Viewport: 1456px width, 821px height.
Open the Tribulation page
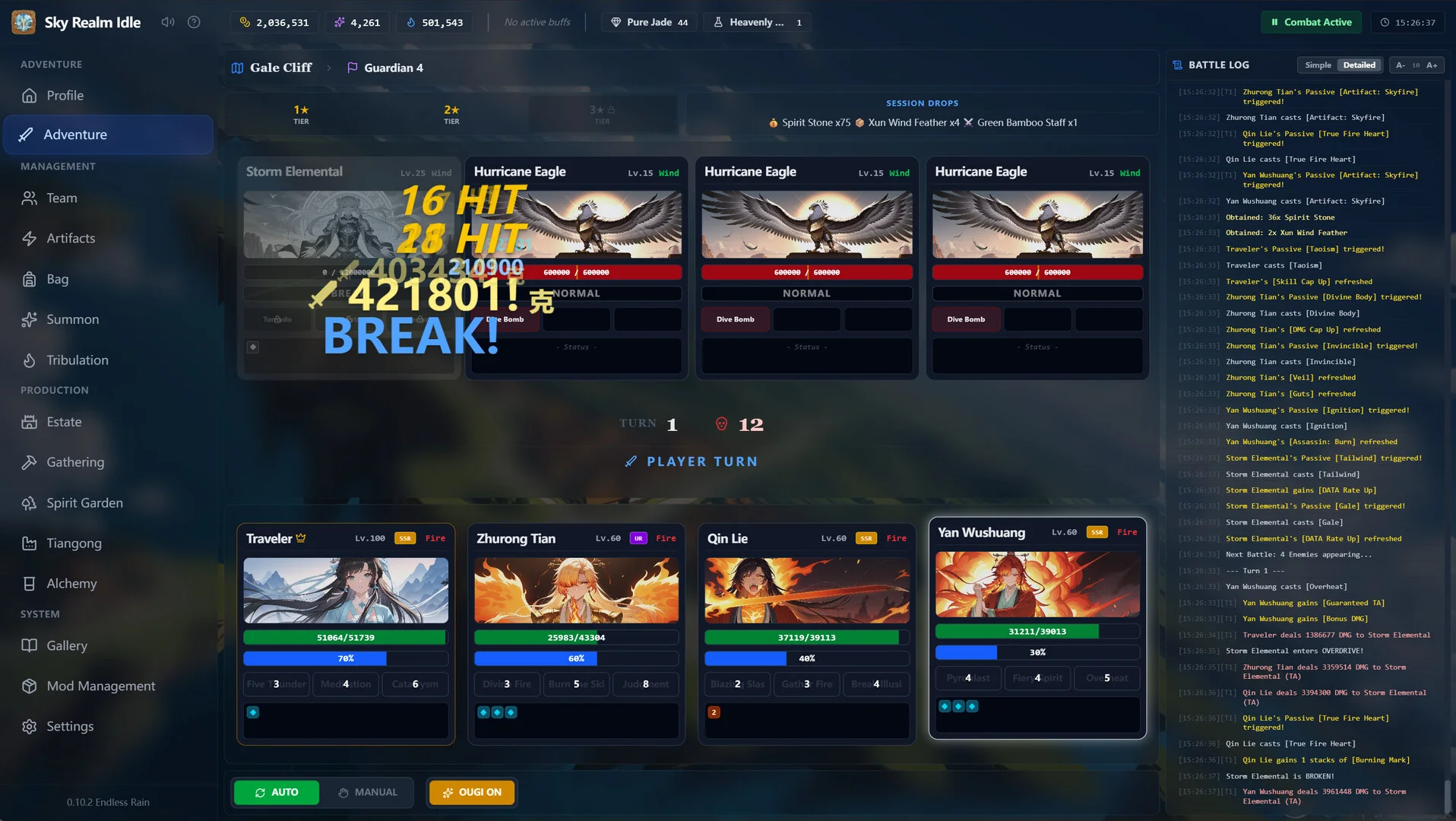point(77,360)
